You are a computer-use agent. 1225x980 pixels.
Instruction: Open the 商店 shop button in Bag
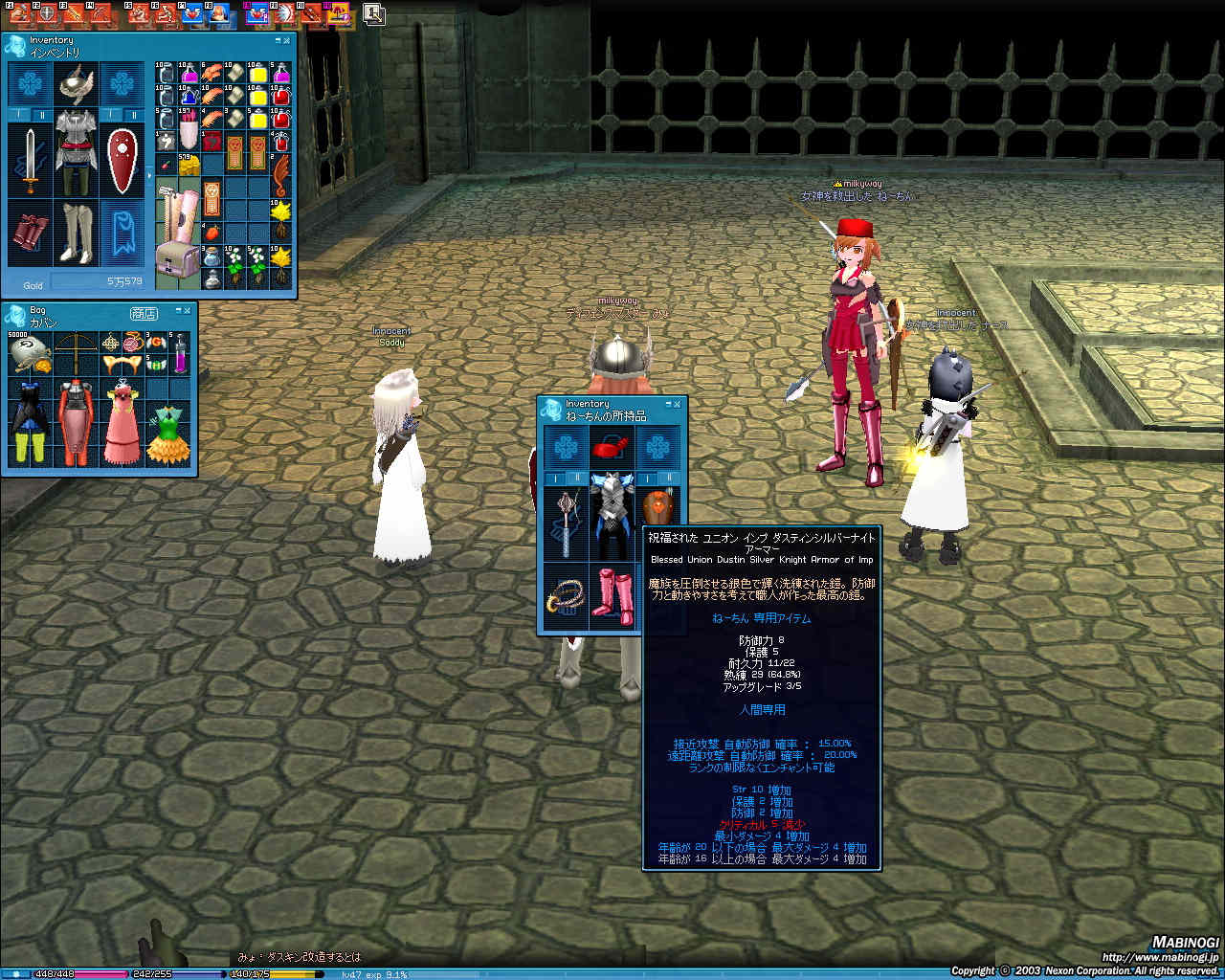pos(144,313)
